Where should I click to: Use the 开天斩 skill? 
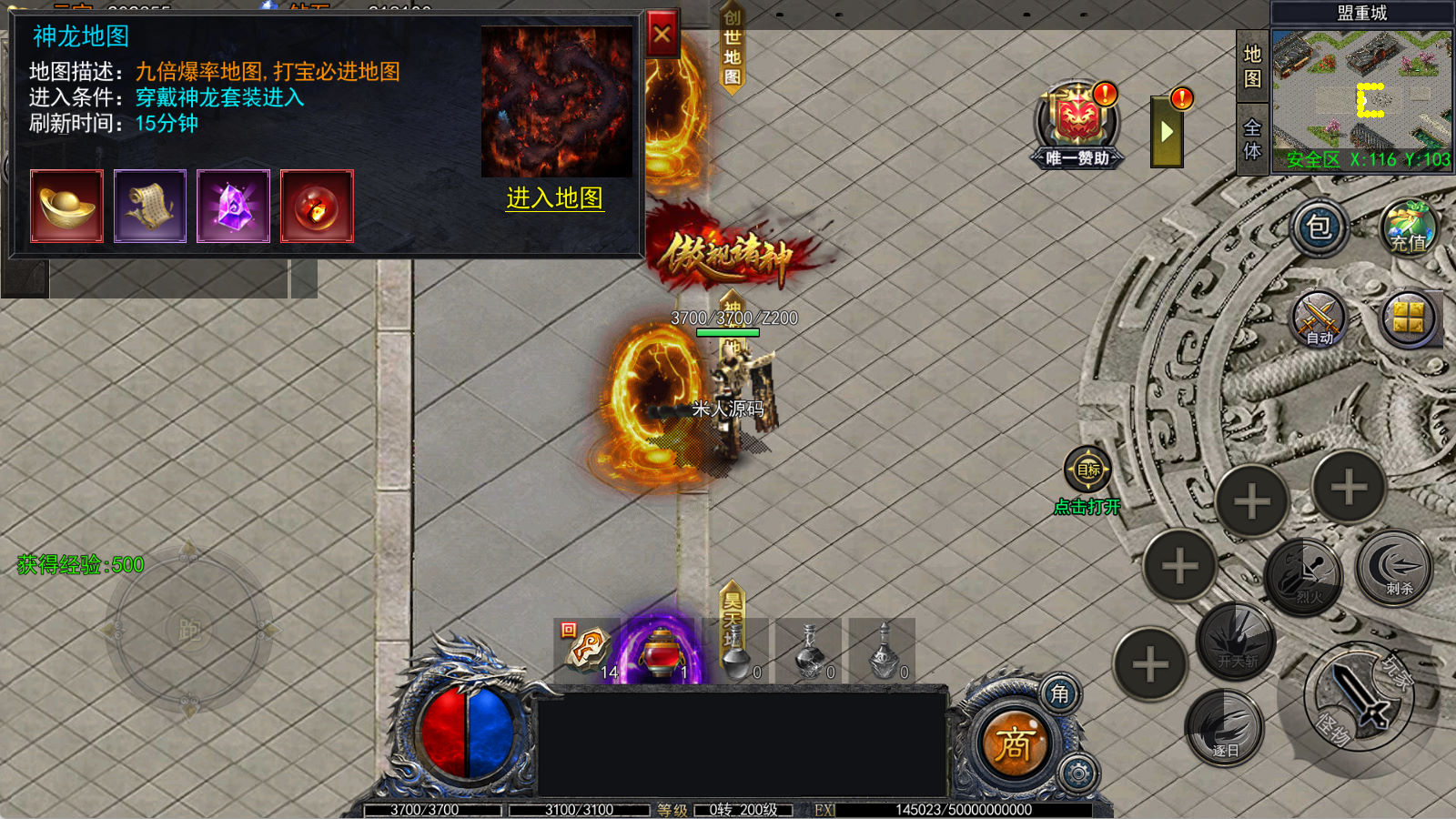point(1237,641)
